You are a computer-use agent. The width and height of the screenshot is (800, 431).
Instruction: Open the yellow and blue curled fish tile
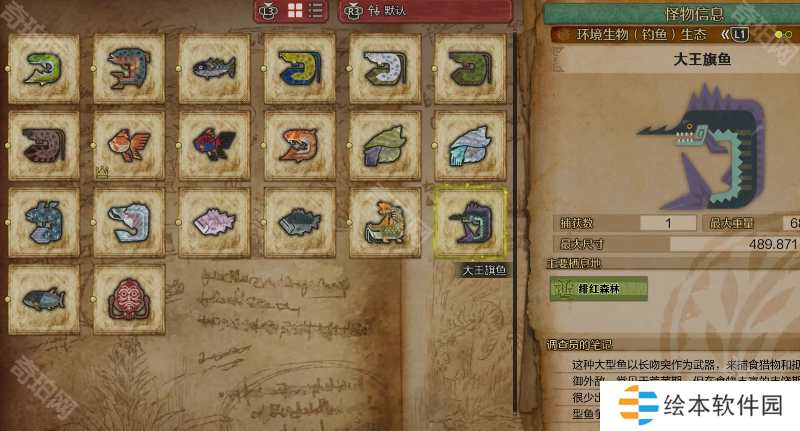[x=300, y=68]
